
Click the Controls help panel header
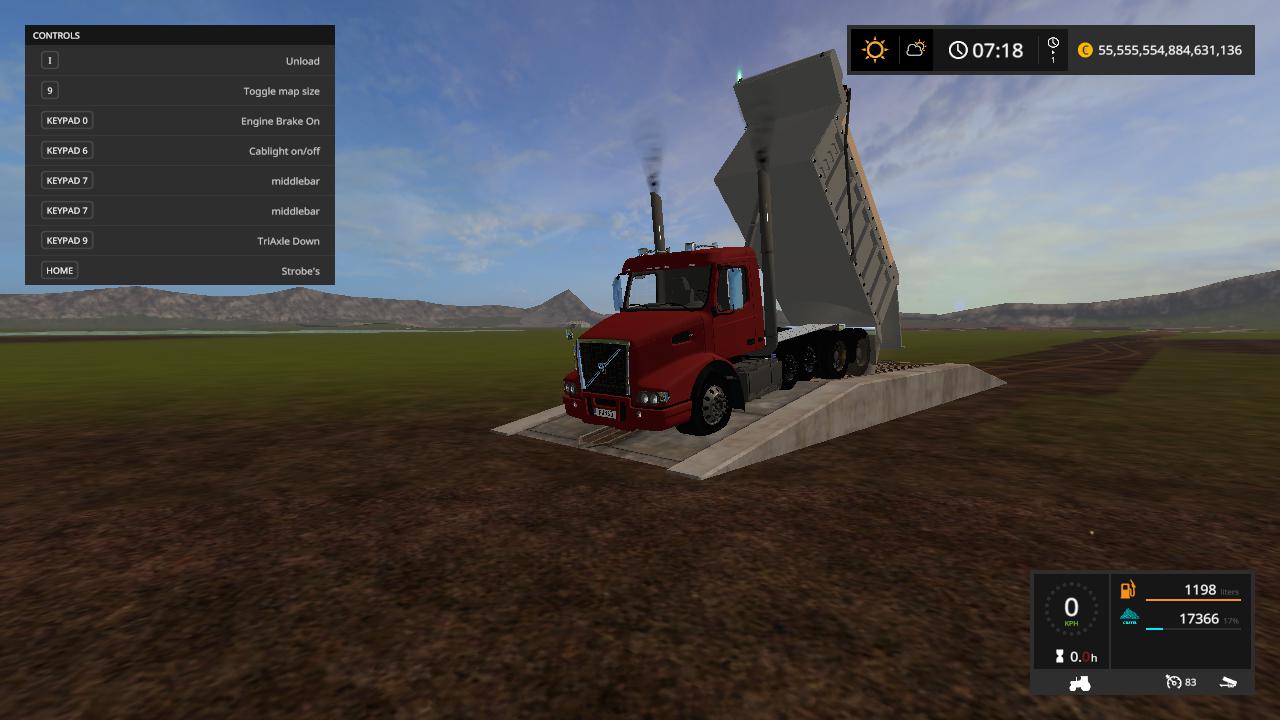coord(180,36)
